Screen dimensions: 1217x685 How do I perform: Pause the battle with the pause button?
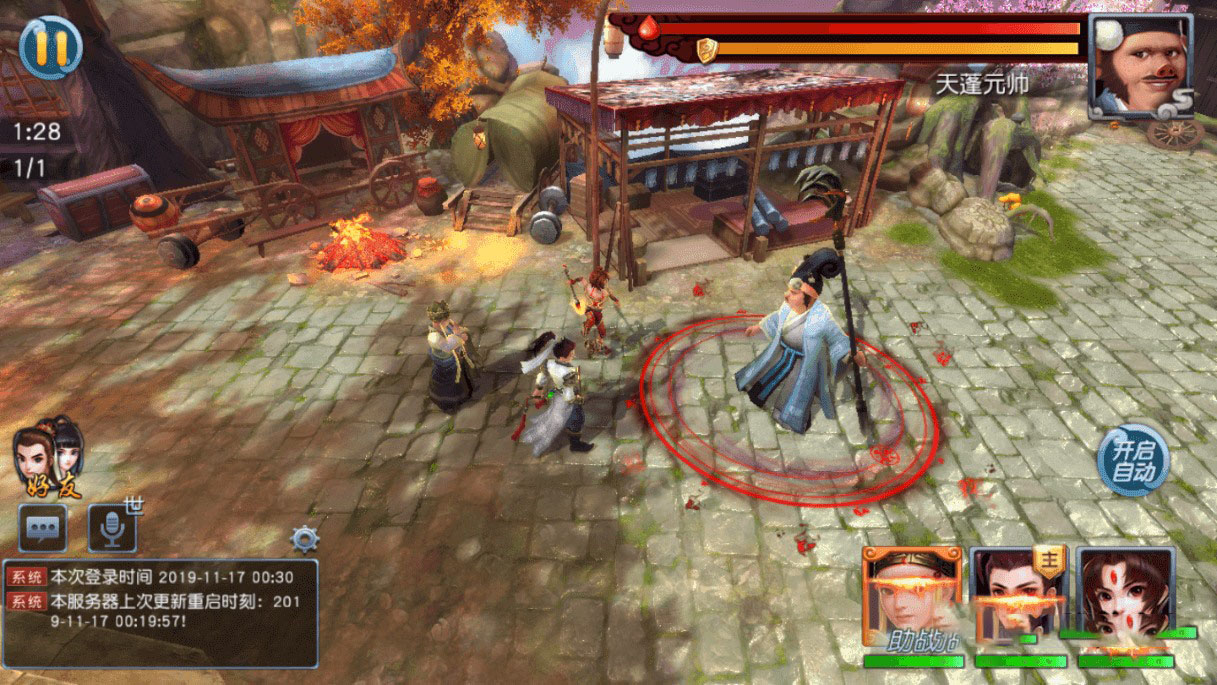(51, 47)
